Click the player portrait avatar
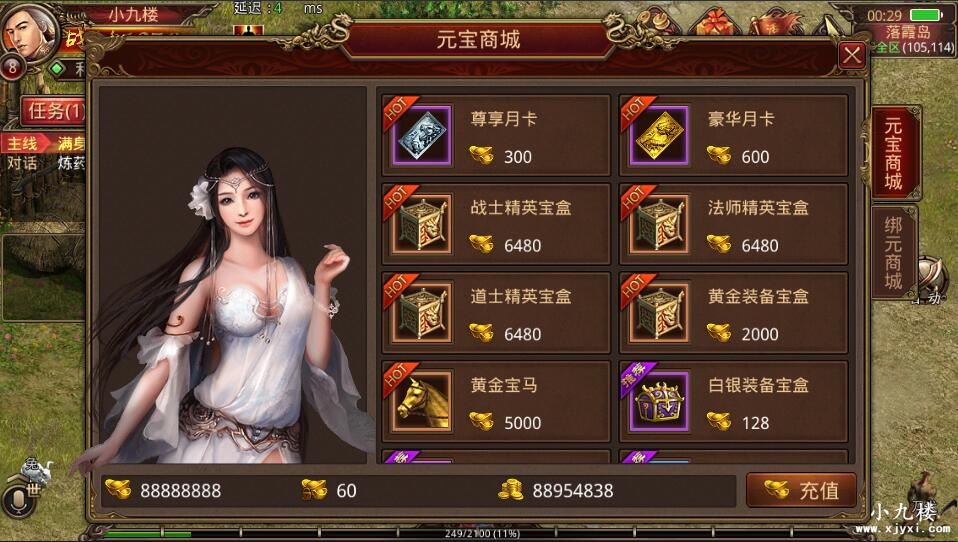This screenshot has width=958, height=542. [x=25, y=30]
